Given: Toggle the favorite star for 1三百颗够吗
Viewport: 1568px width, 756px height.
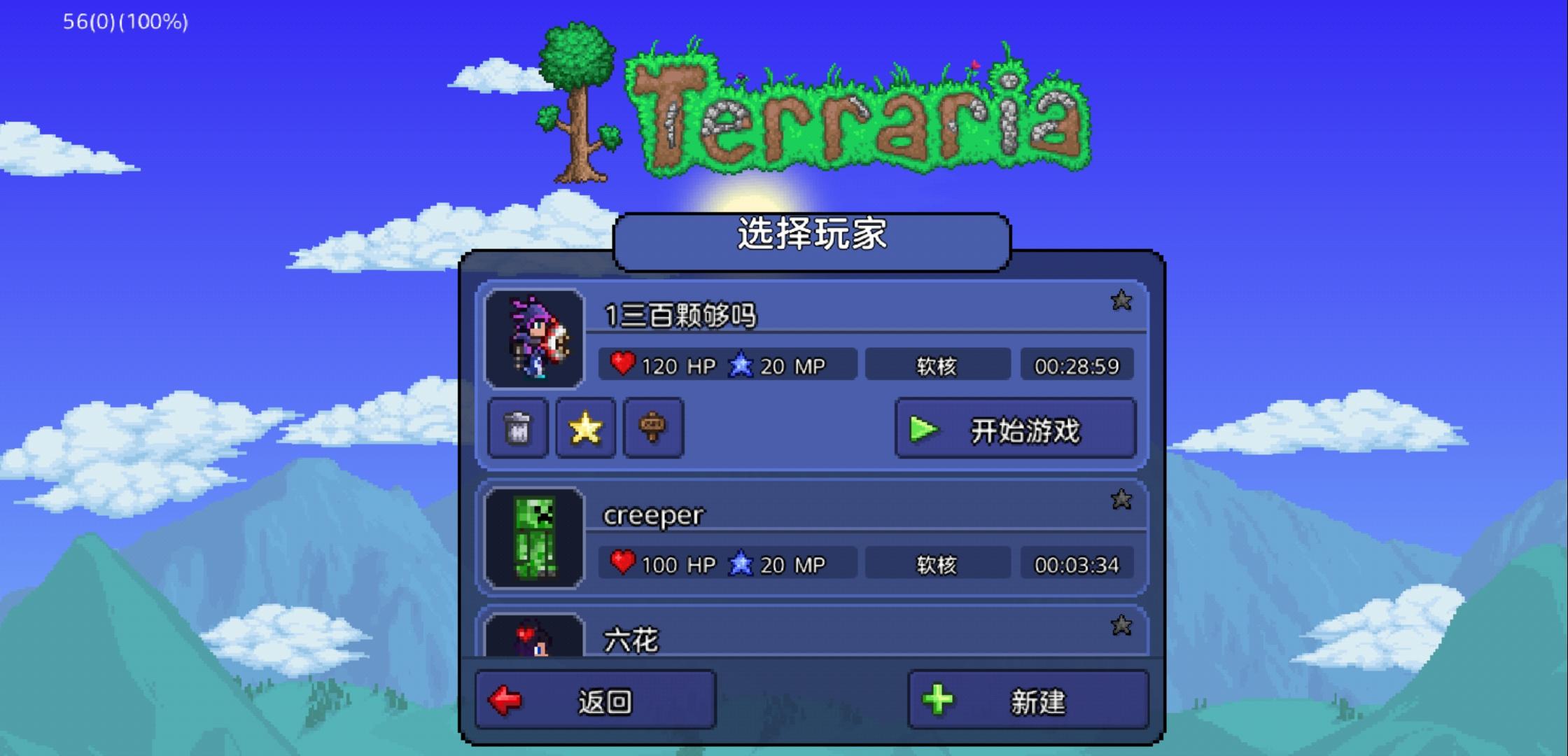Looking at the screenshot, I should (1121, 301).
